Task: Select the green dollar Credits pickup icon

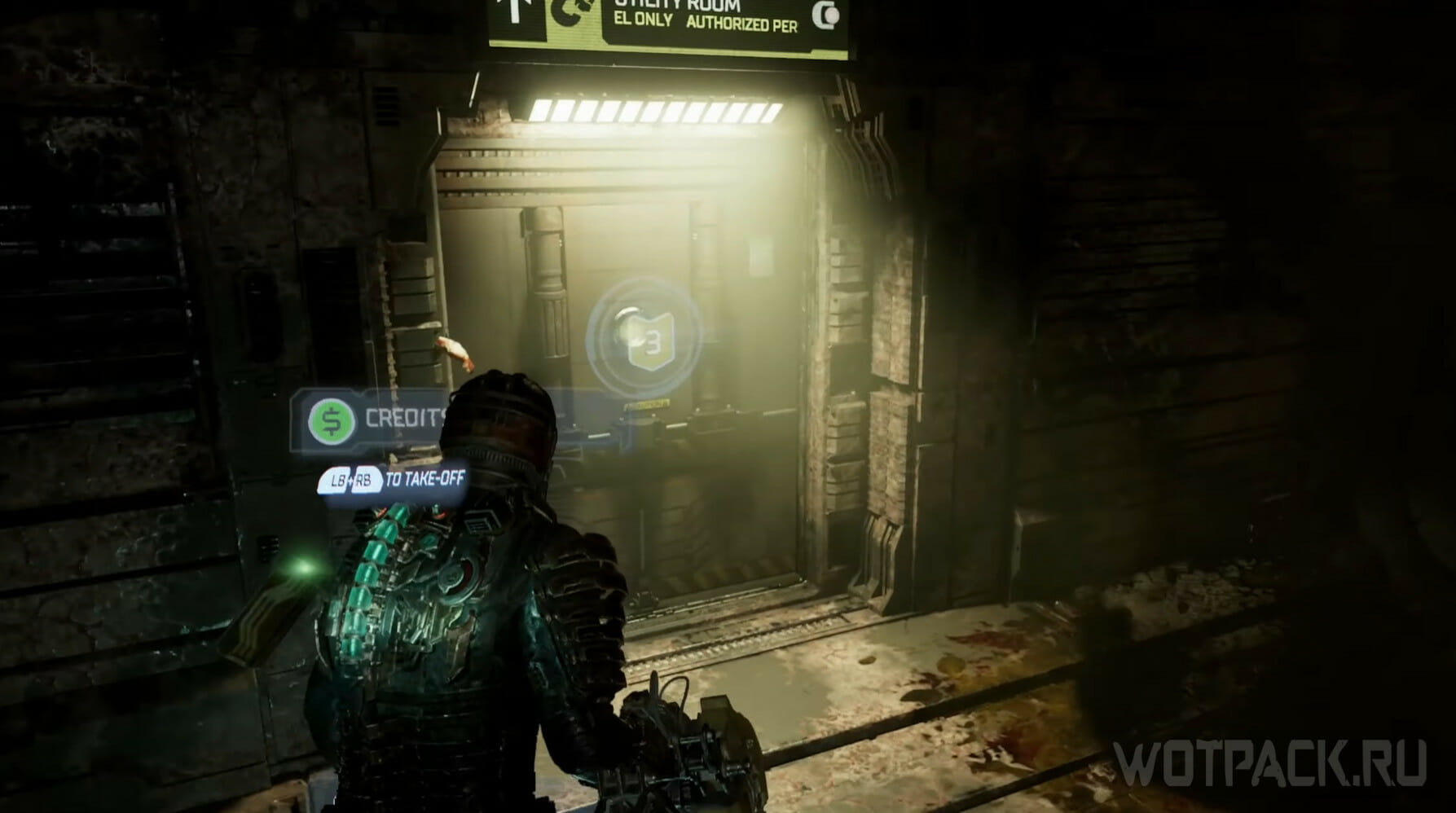Action: click(x=332, y=421)
